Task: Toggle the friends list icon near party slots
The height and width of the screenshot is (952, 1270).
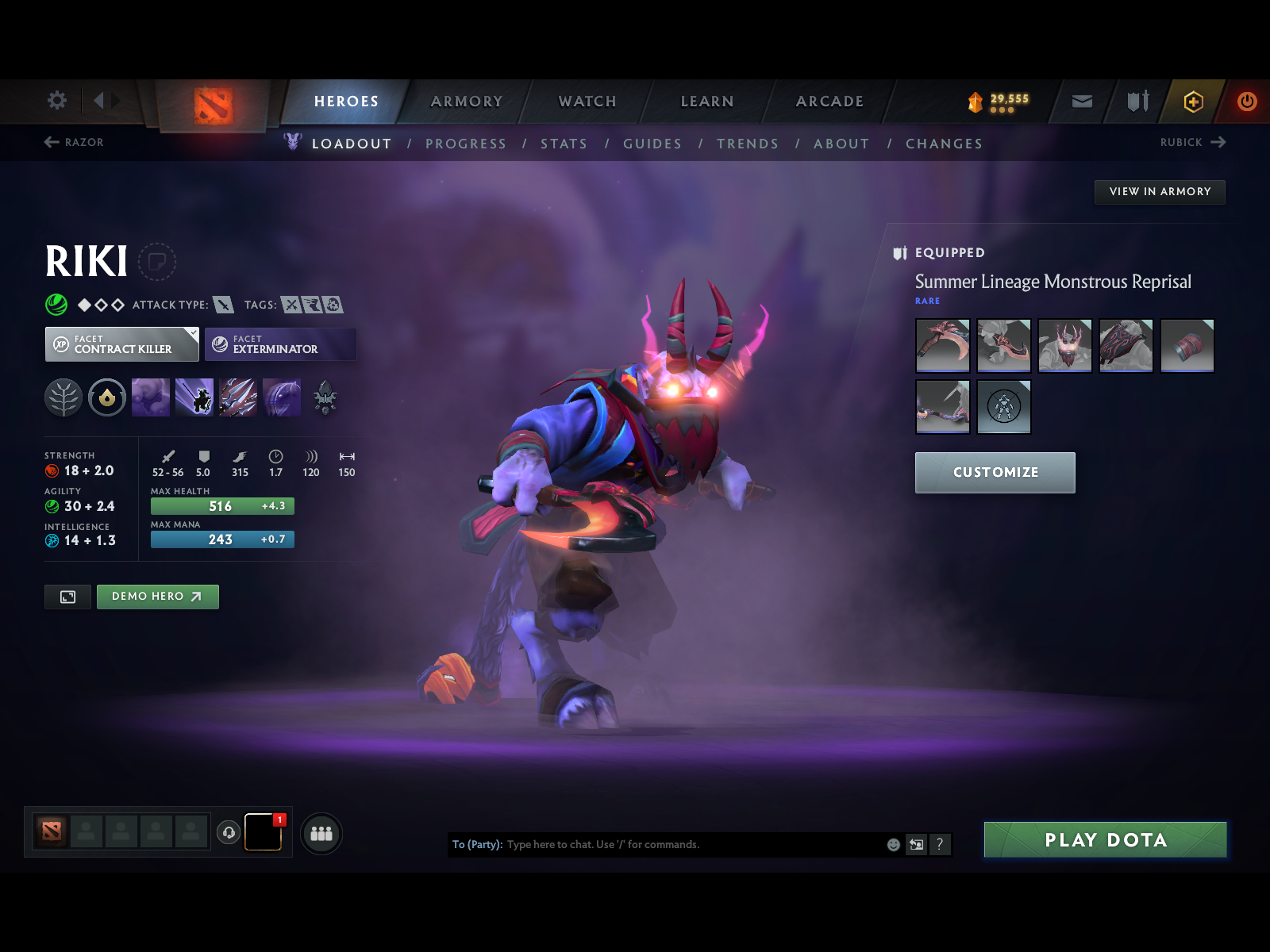Action: pyautogui.click(x=321, y=834)
